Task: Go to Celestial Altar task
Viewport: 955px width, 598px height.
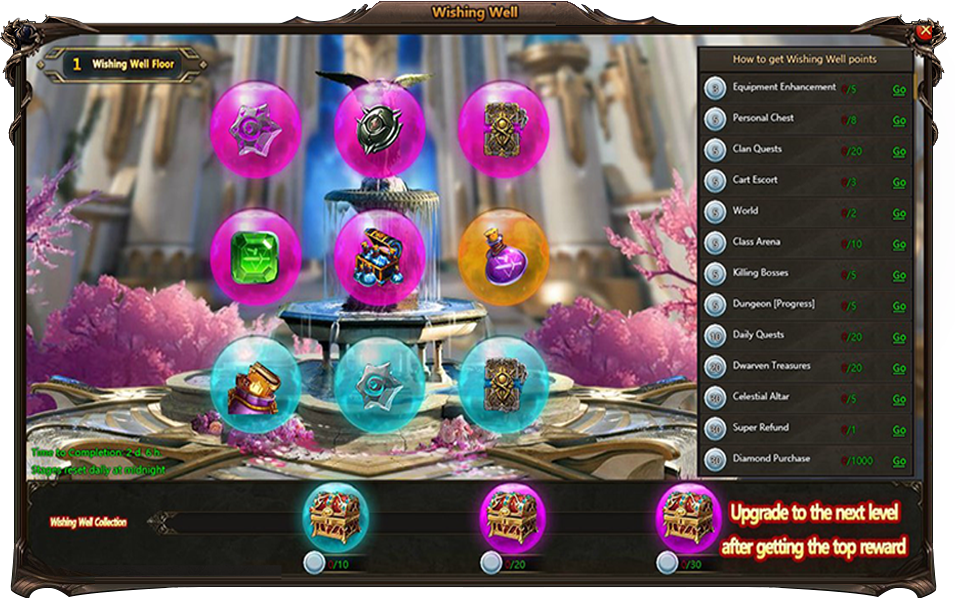Action: click(x=899, y=399)
